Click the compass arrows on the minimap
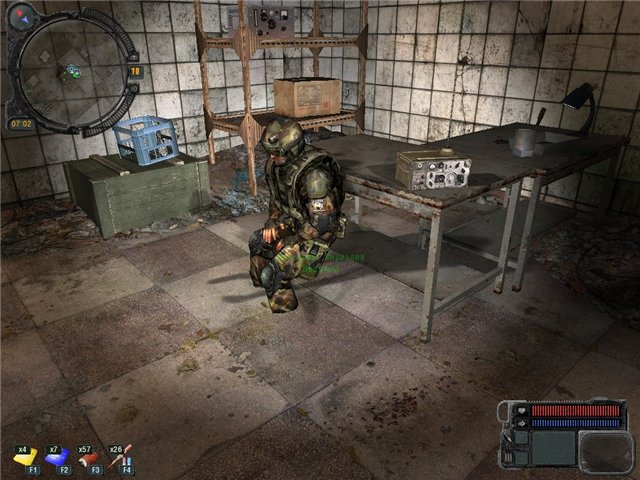This screenshot has width=640, height=480. click(22, 15)
